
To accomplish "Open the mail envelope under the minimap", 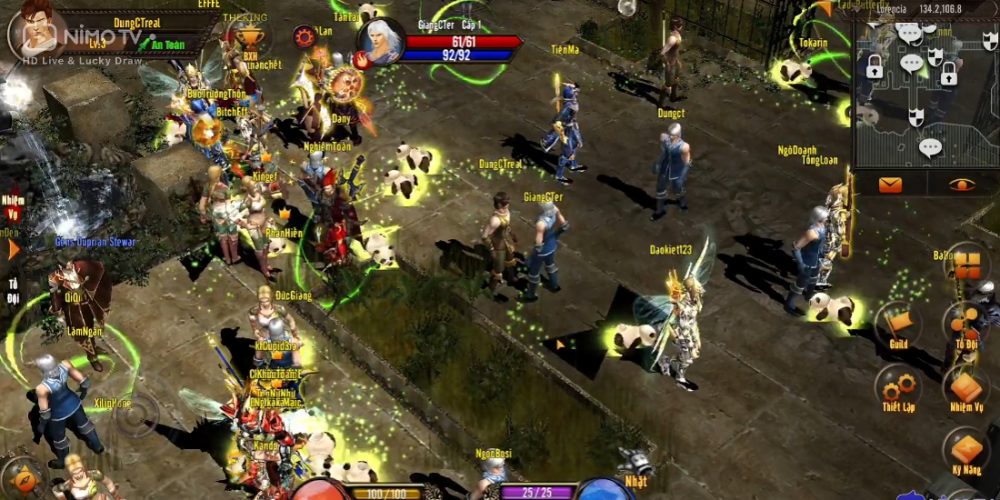I will tap(890, 184).
